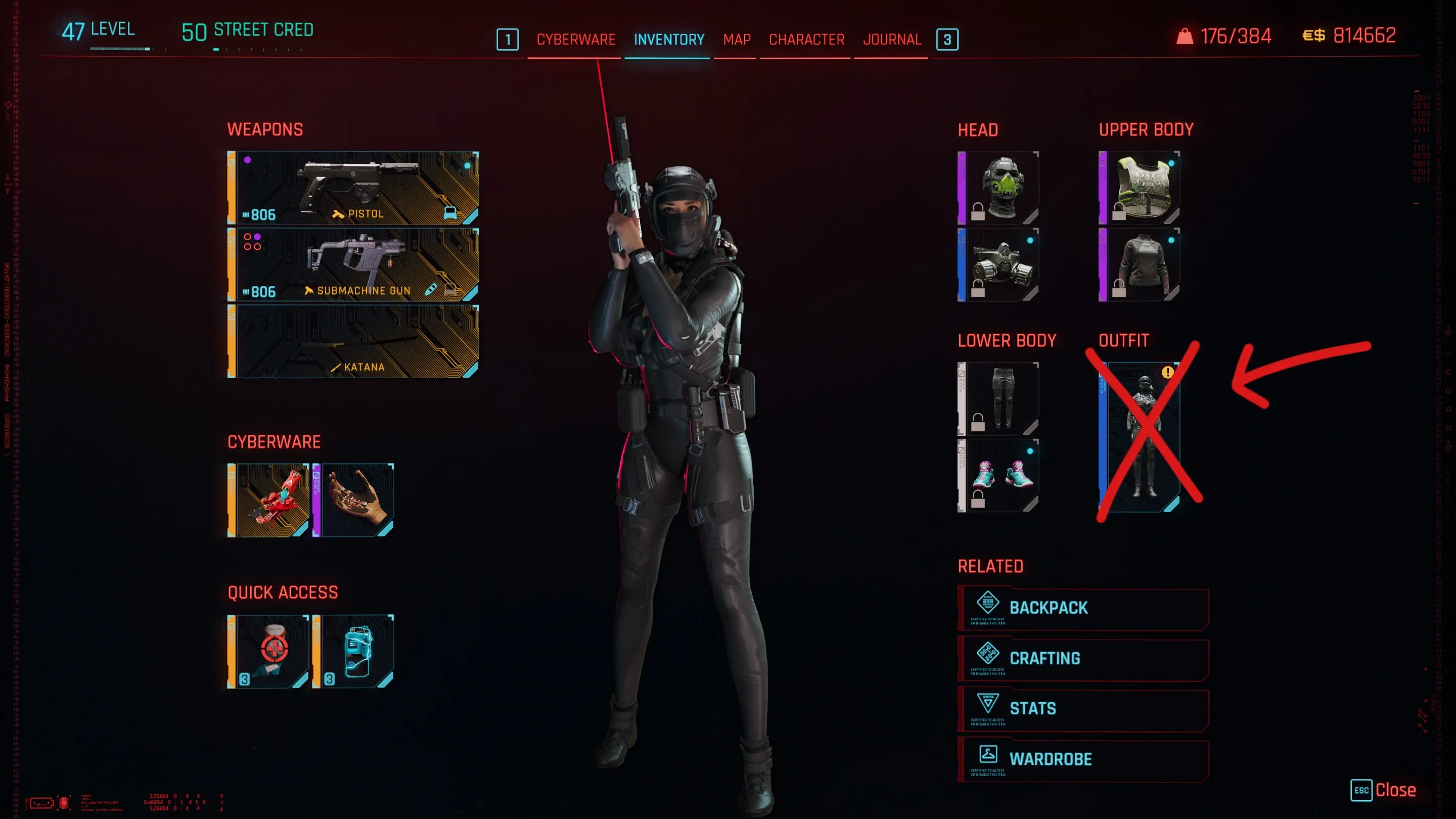Select the green skull mask head slot
The image size is (1456, 819).
[999, 188]
